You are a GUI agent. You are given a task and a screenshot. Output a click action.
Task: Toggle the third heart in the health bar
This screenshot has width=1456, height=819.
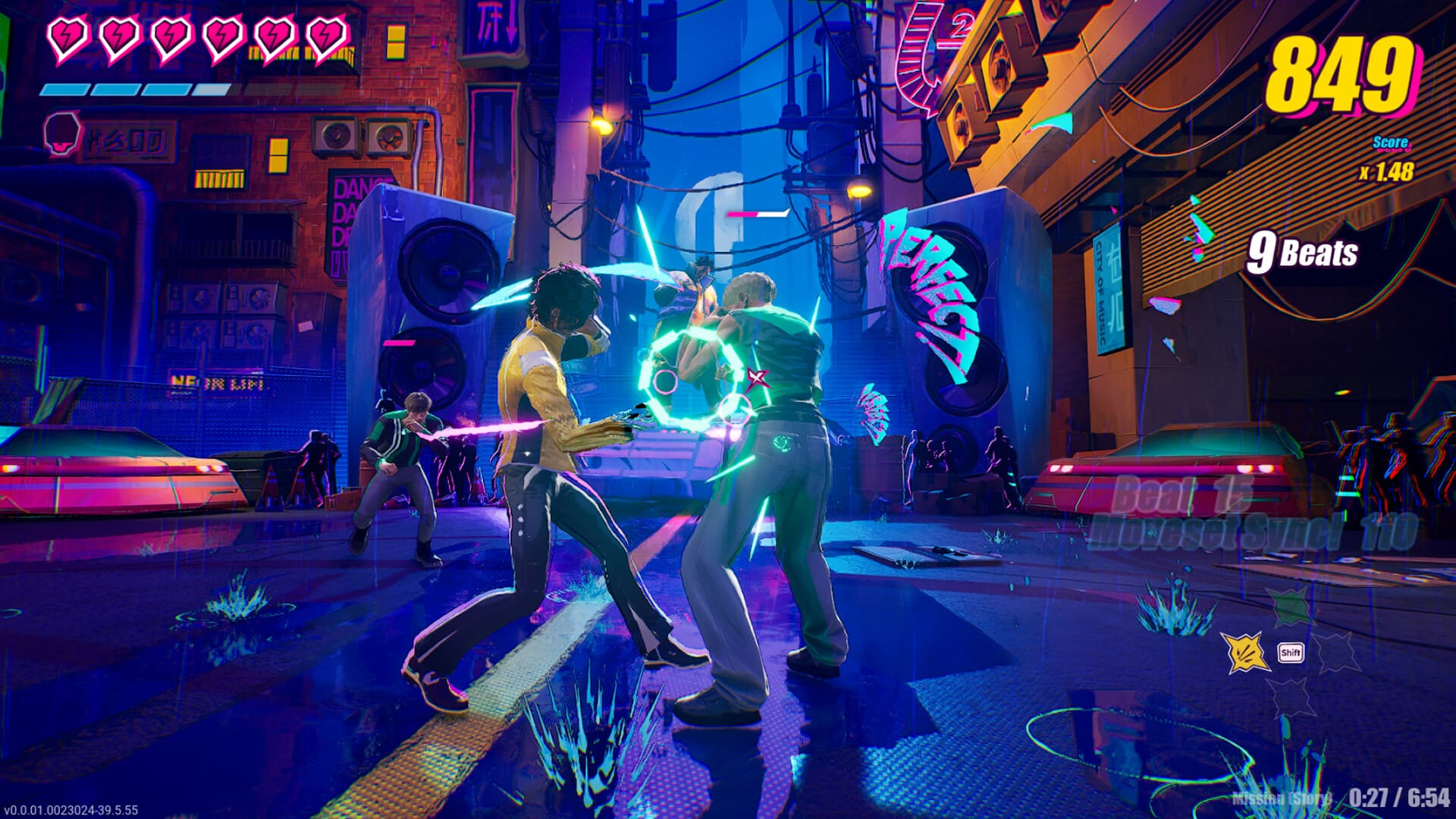[171, 36]
